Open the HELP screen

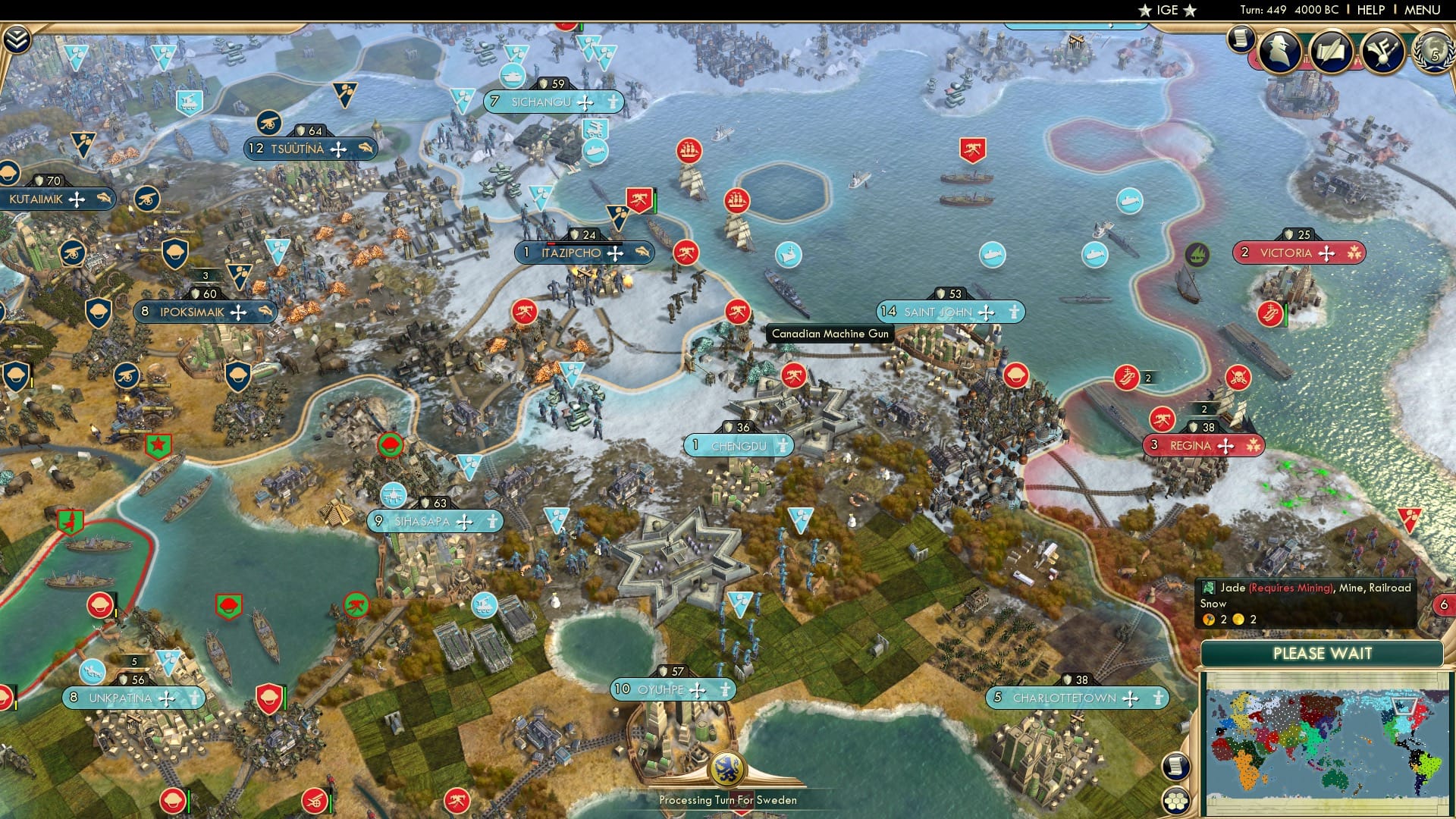click(1373, 10)
